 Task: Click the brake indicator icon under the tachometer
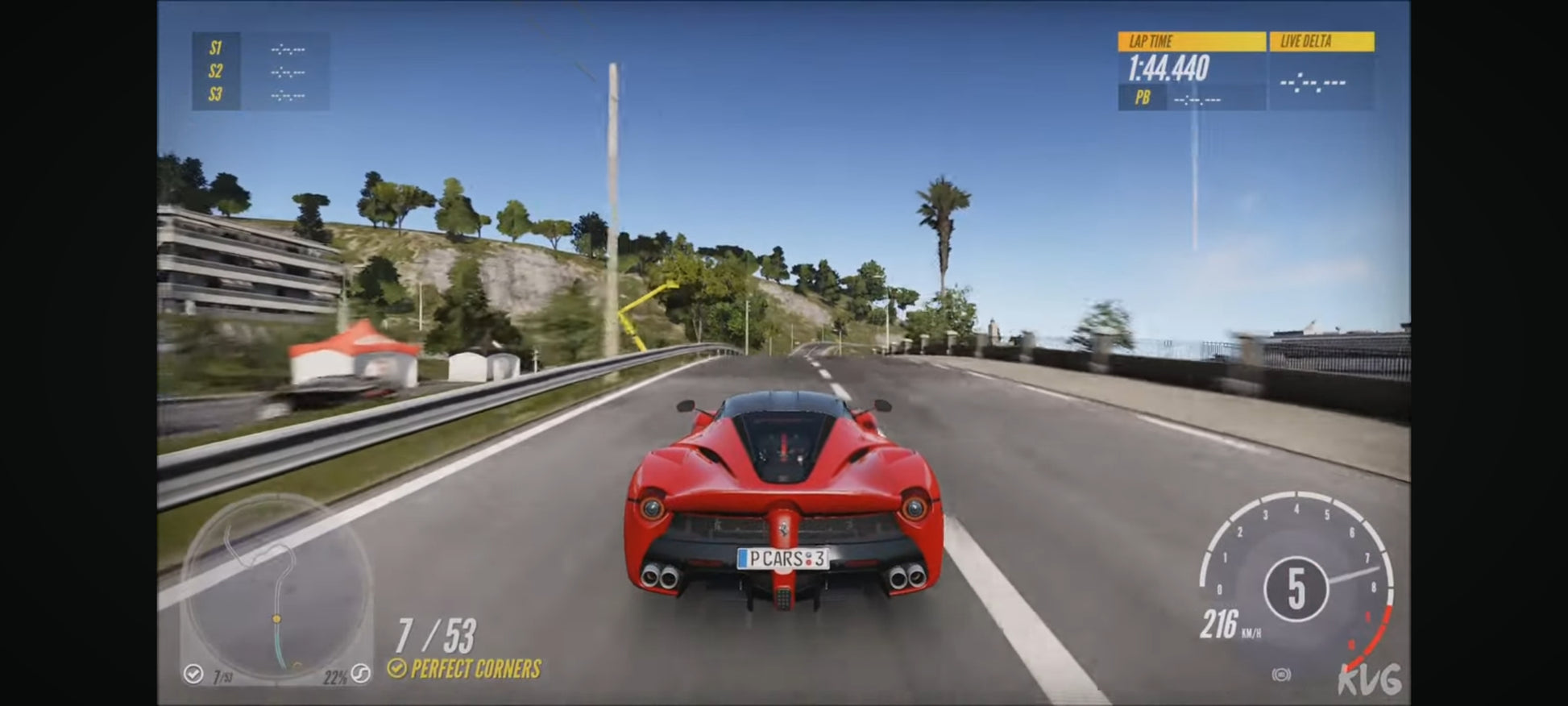pyautogui.click(x=1281, y=674)
